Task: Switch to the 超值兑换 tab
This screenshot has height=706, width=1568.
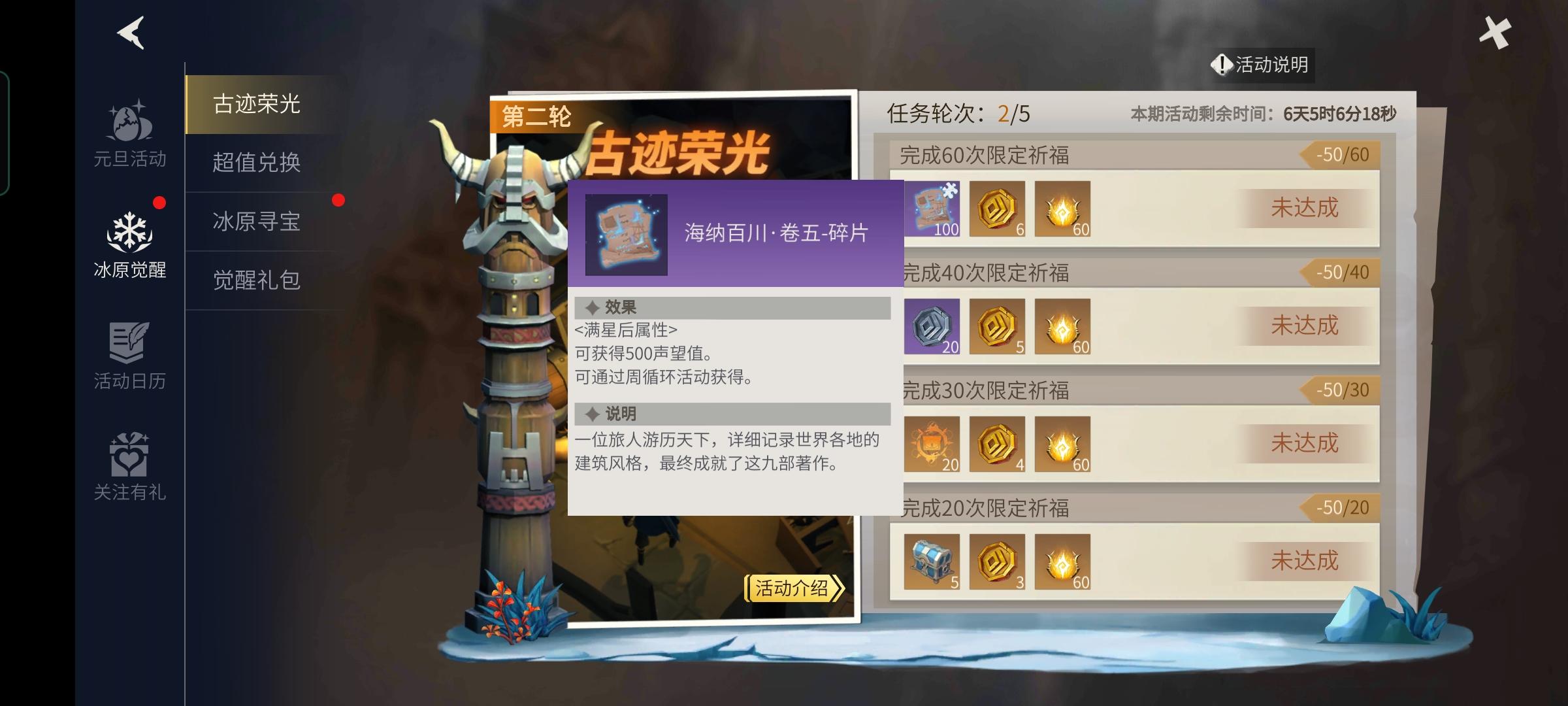Action: [257, 164]
